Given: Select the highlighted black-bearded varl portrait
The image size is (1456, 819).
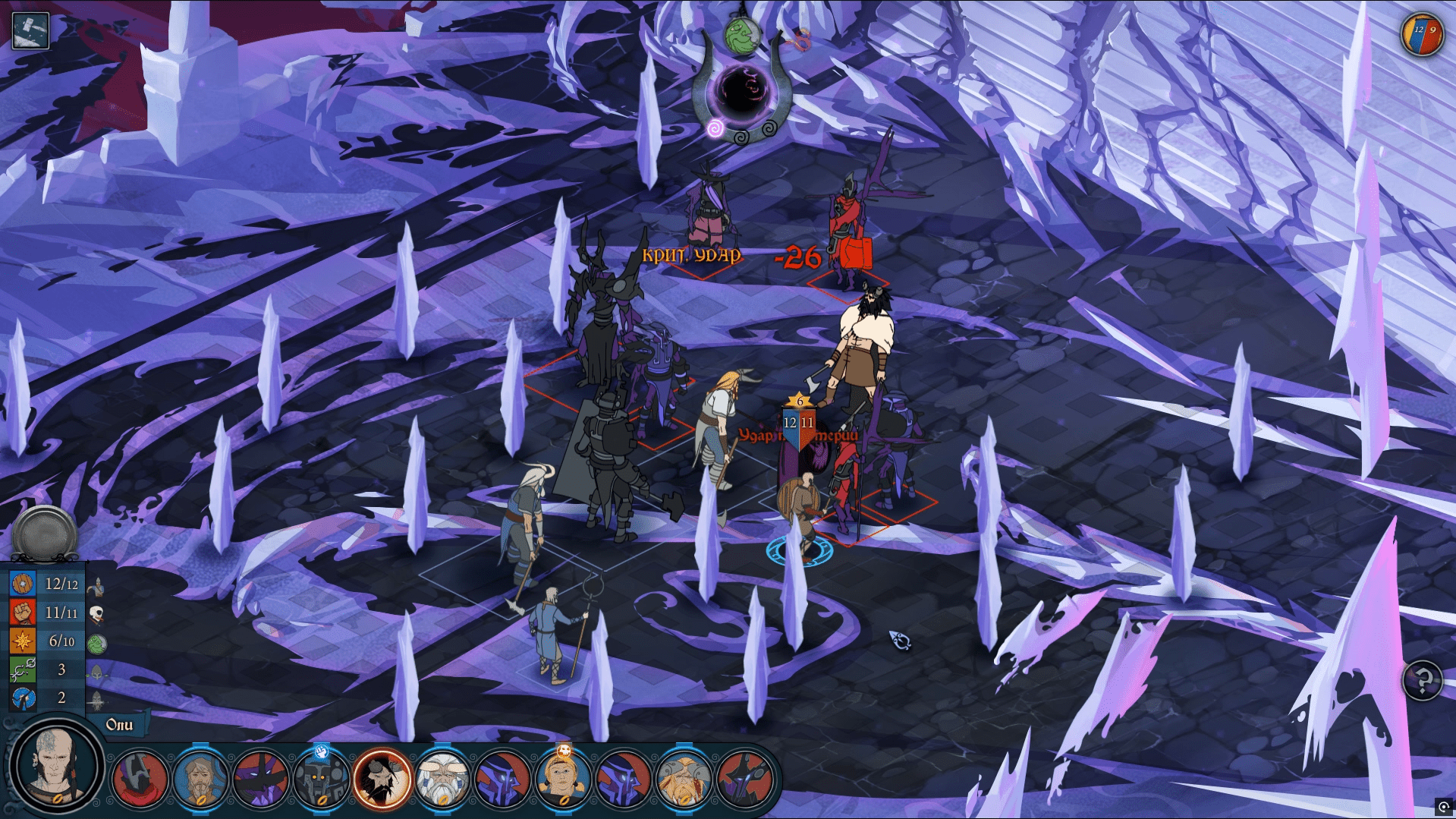Looking at the screenshot, I should coord(382,779).
